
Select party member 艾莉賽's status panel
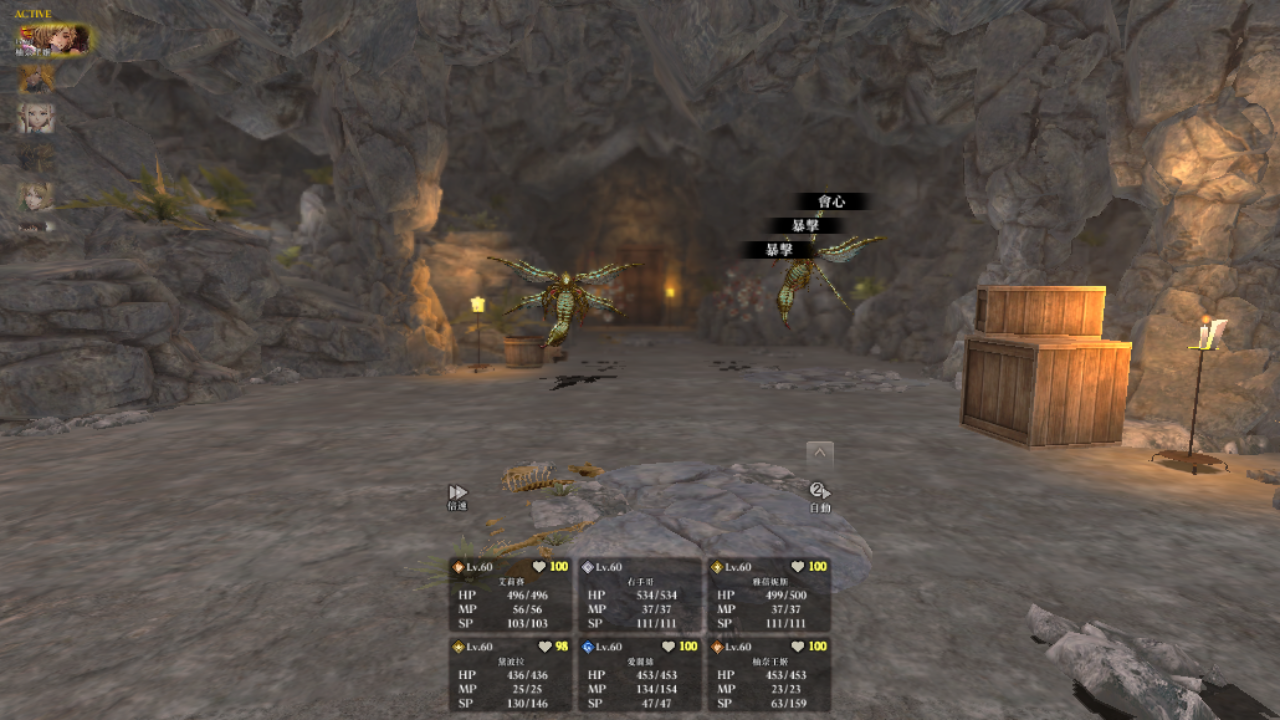(510, 594)
